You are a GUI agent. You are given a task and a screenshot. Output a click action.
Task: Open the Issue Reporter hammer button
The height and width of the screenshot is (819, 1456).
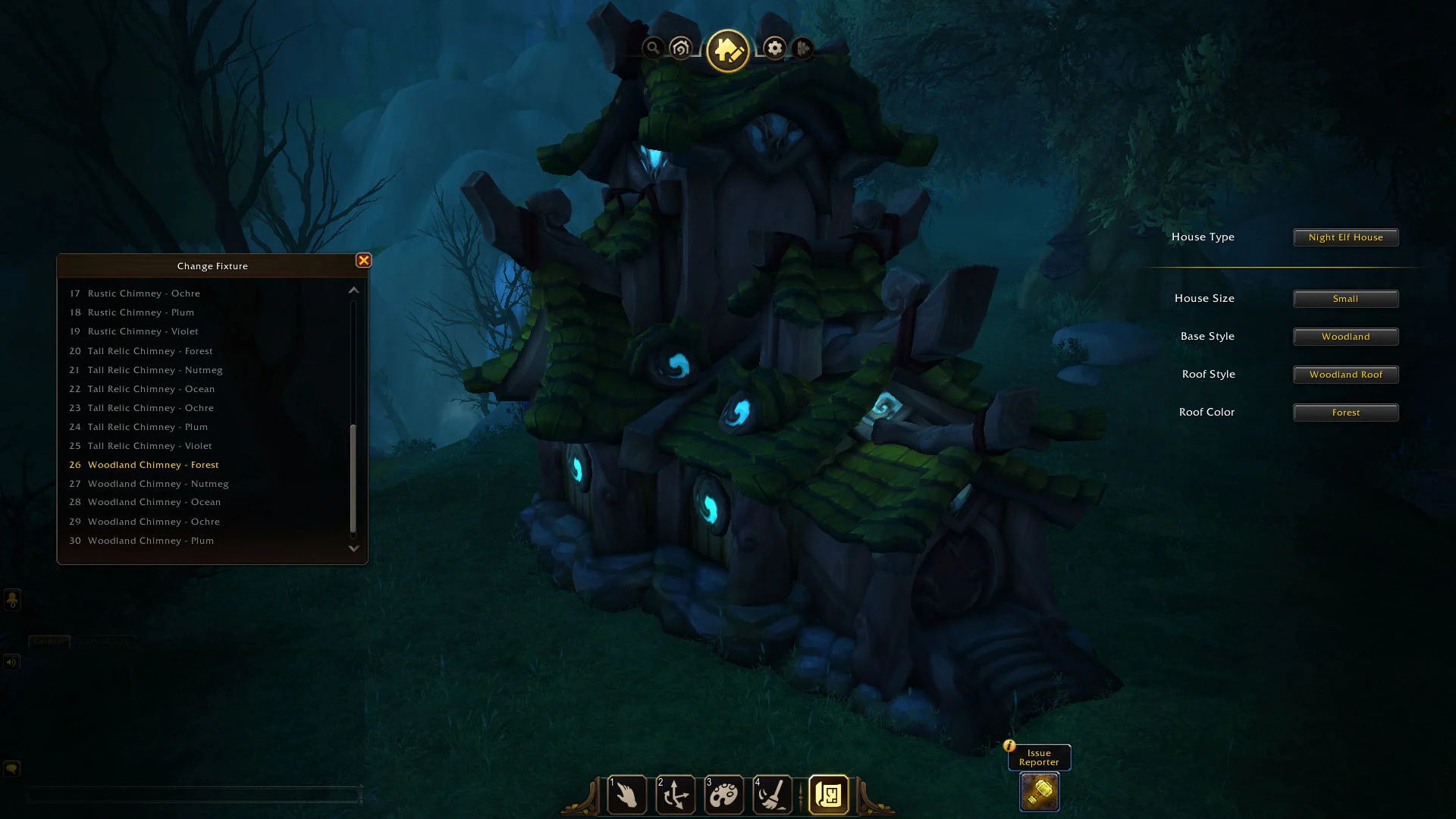pyautogui.click(x=1039, y=792)
